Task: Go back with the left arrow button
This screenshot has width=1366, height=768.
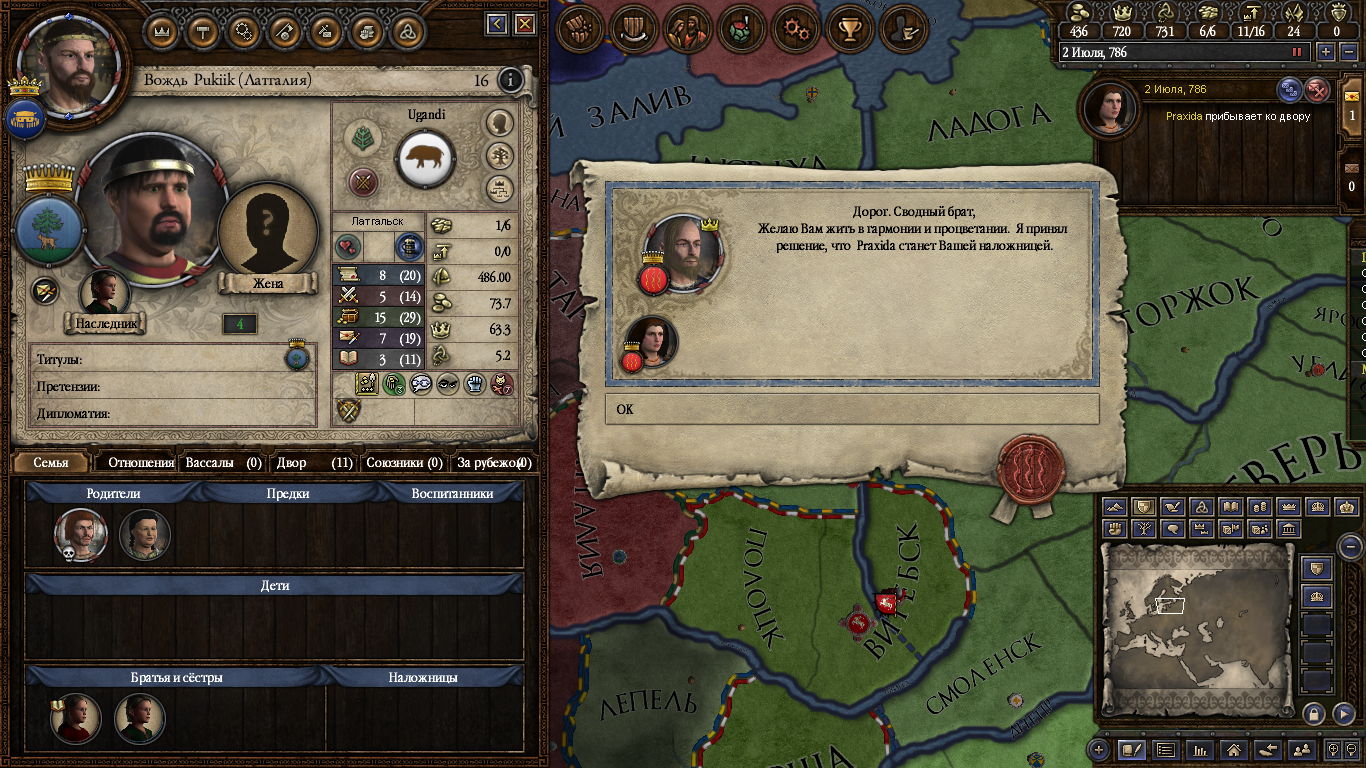Action: [x=496, y=24]
